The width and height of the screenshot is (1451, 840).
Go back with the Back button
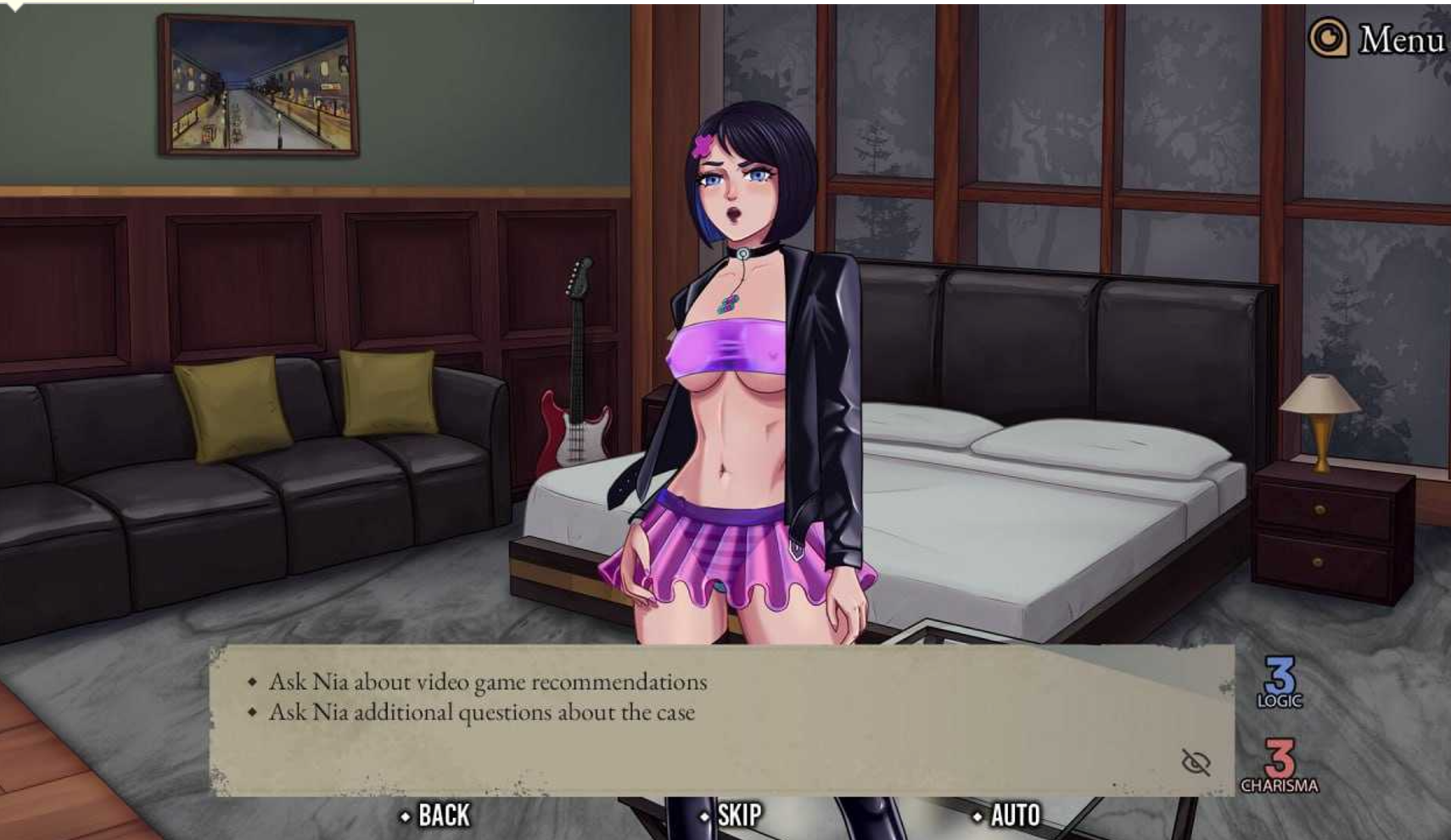pos(435,815)
